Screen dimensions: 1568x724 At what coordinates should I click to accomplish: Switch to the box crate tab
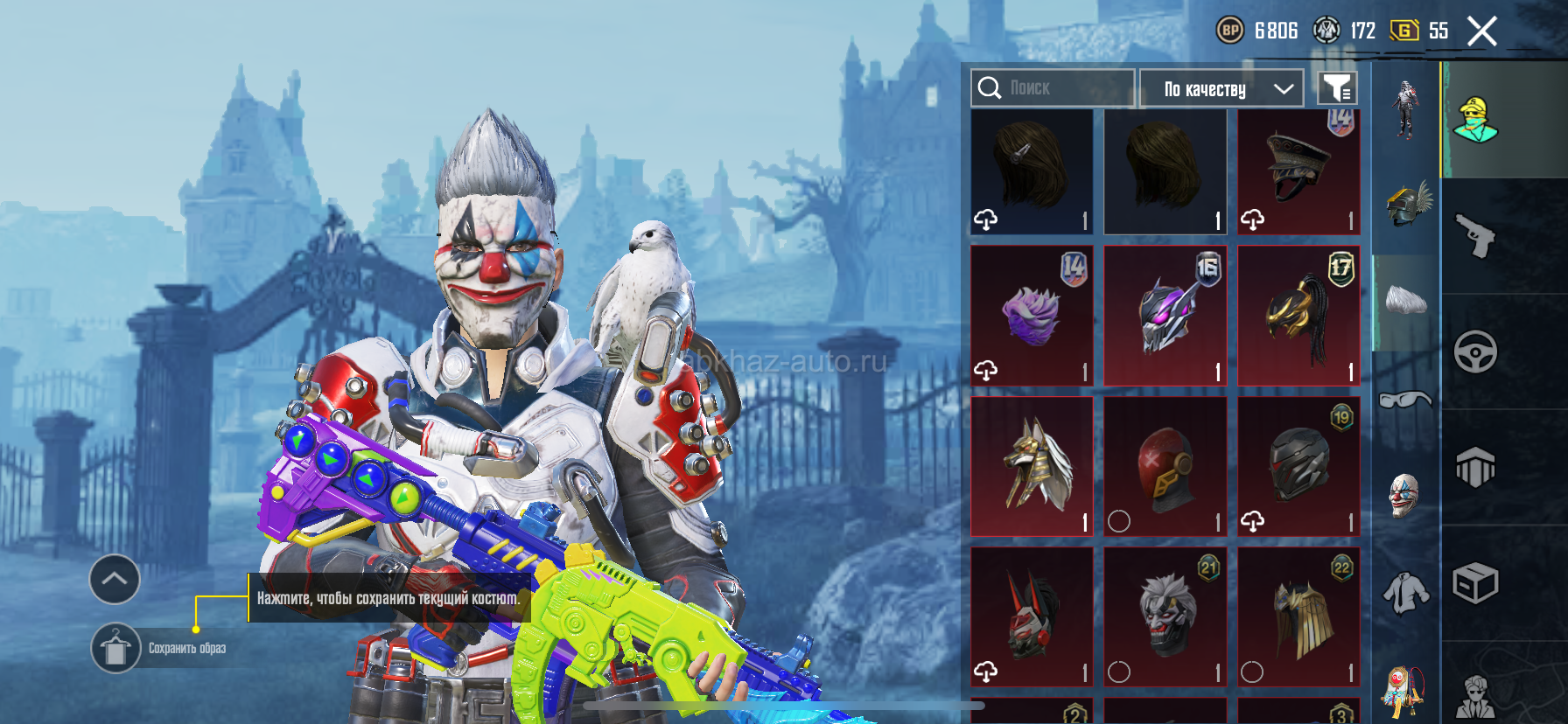click(x=1475, y=583)
